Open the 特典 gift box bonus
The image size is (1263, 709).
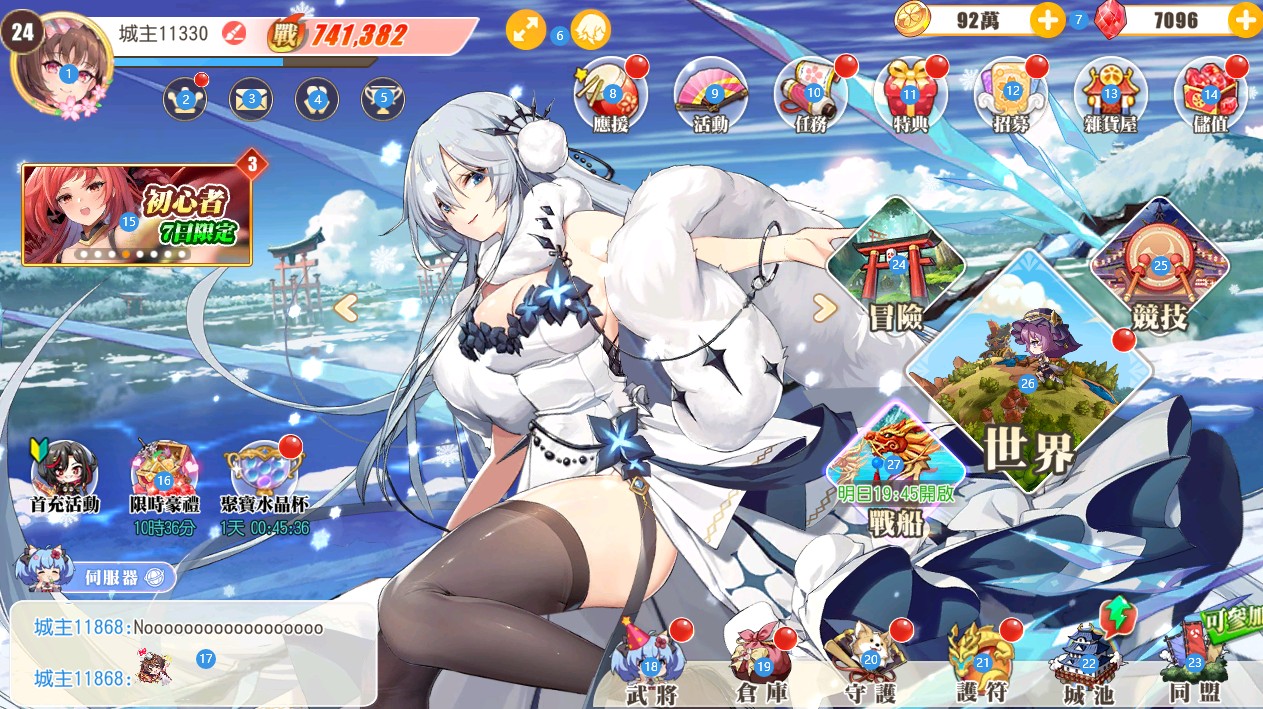click(910, 95)
